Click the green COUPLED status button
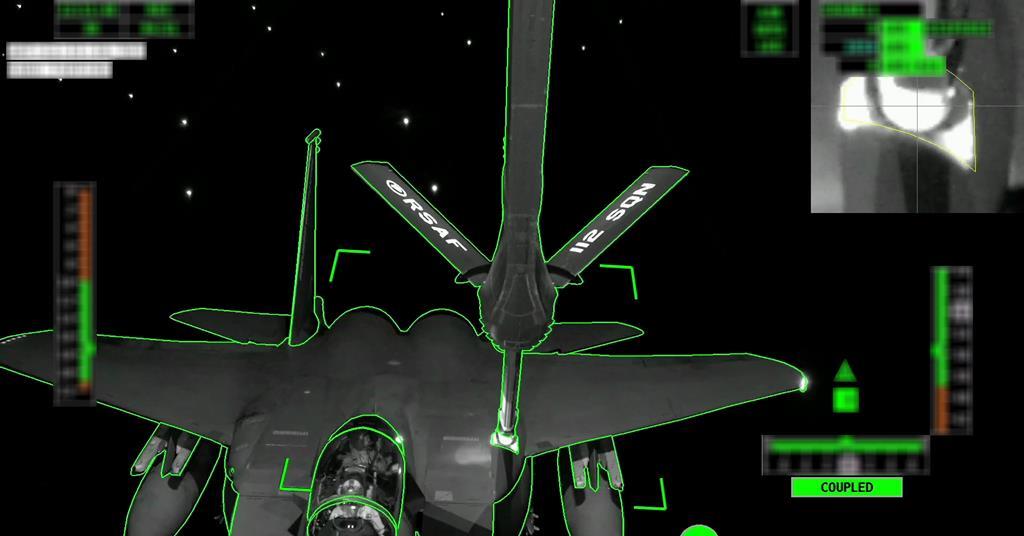Image resolution: width=1024 pixels, height=536 pixels. click(846, 487)
